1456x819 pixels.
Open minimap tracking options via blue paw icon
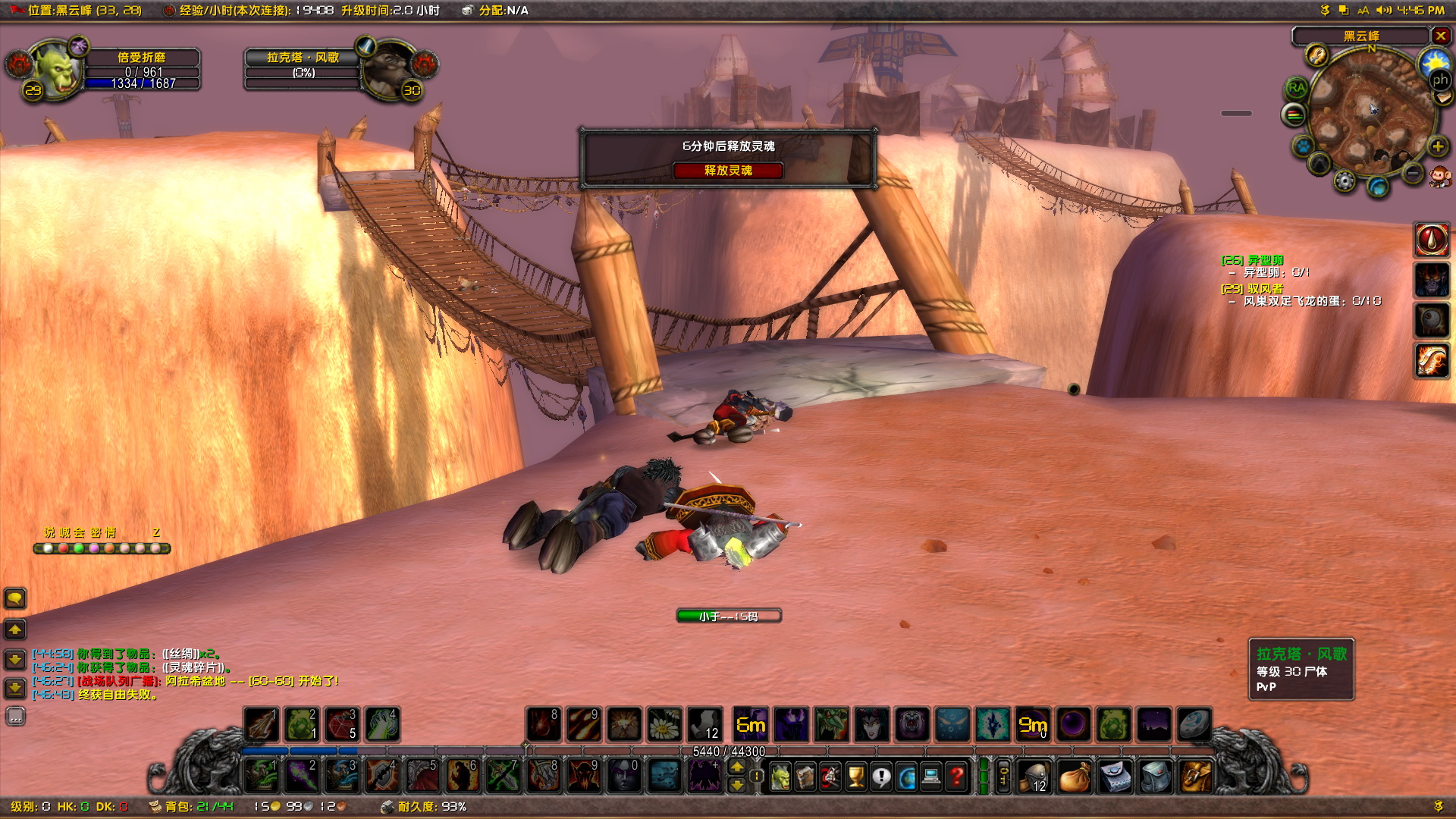click(x=1302, y=147)
